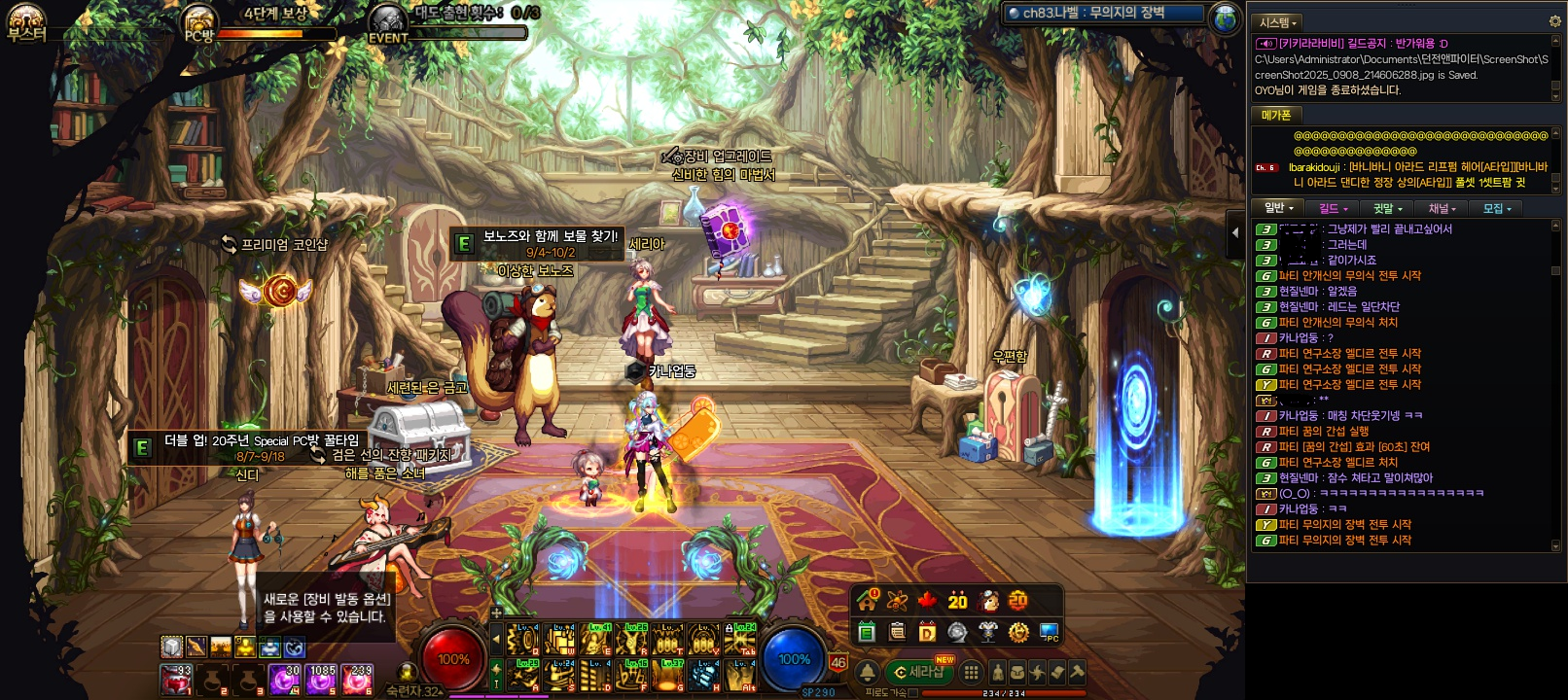Switch to the 일반 chat tab
This screenshot has width=1568, height=700.
[x=1278, y=208]
